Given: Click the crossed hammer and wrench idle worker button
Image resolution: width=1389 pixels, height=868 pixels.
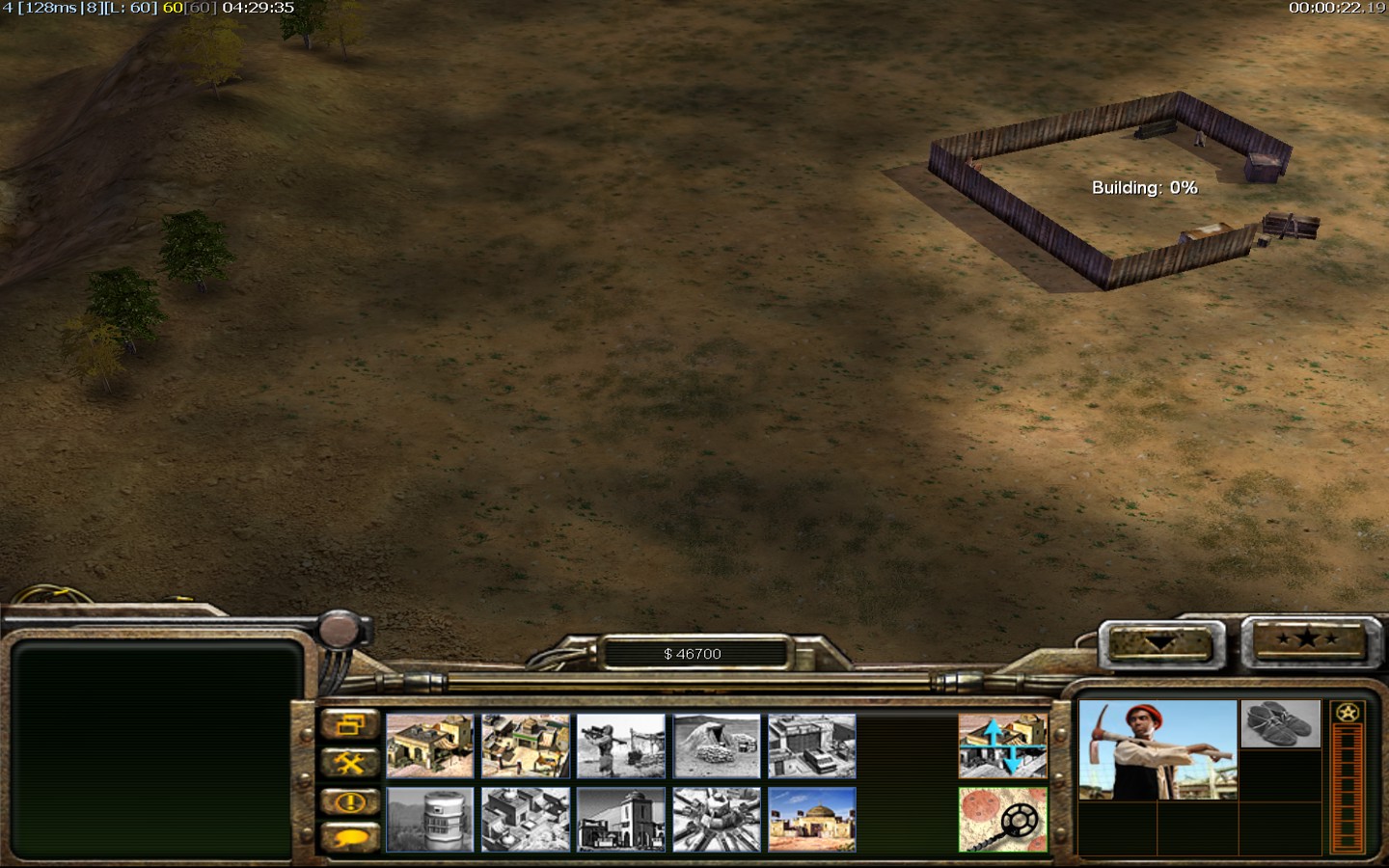Looking at the screenshot, I should tap(349, 764).
